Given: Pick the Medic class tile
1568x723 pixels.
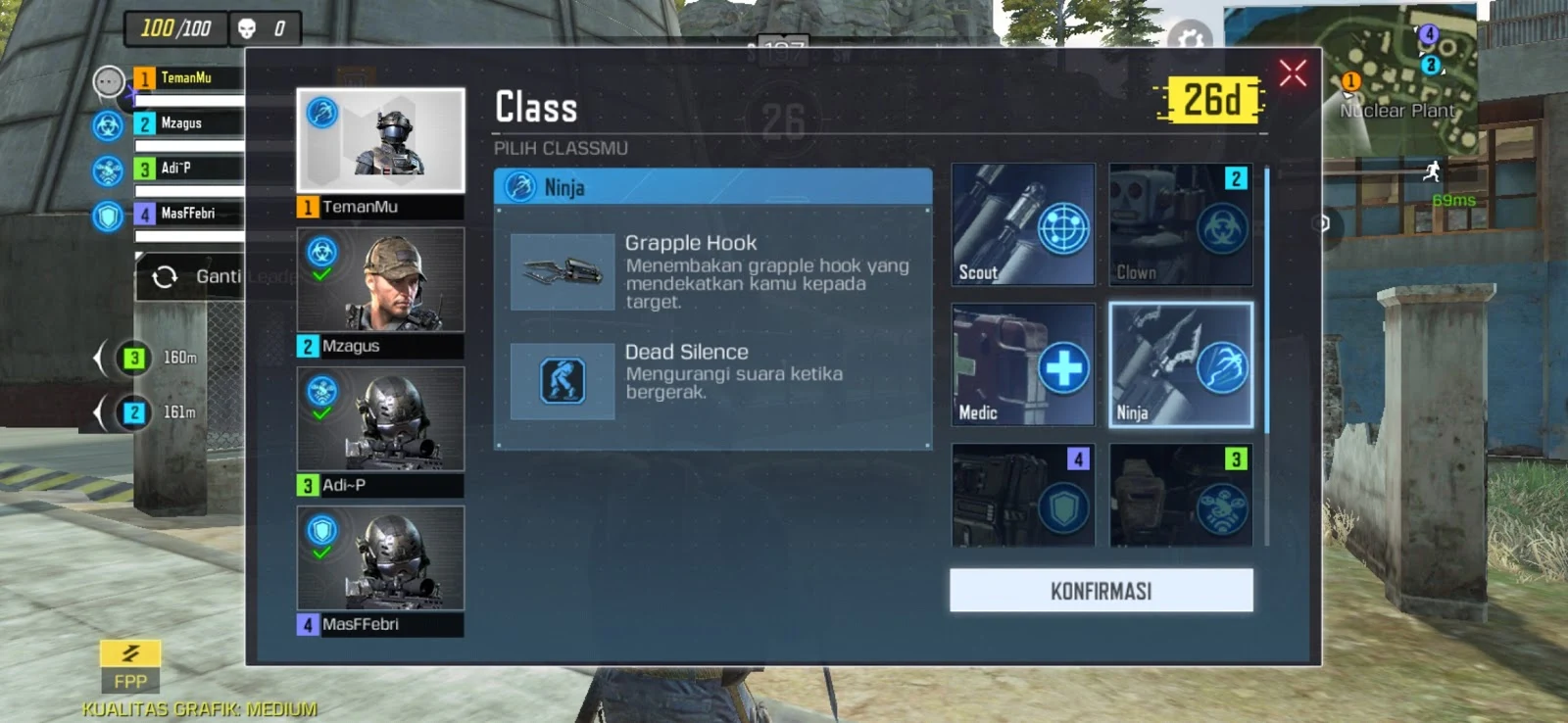Looking at the screenshot, I should click(x=1023, y=364).
